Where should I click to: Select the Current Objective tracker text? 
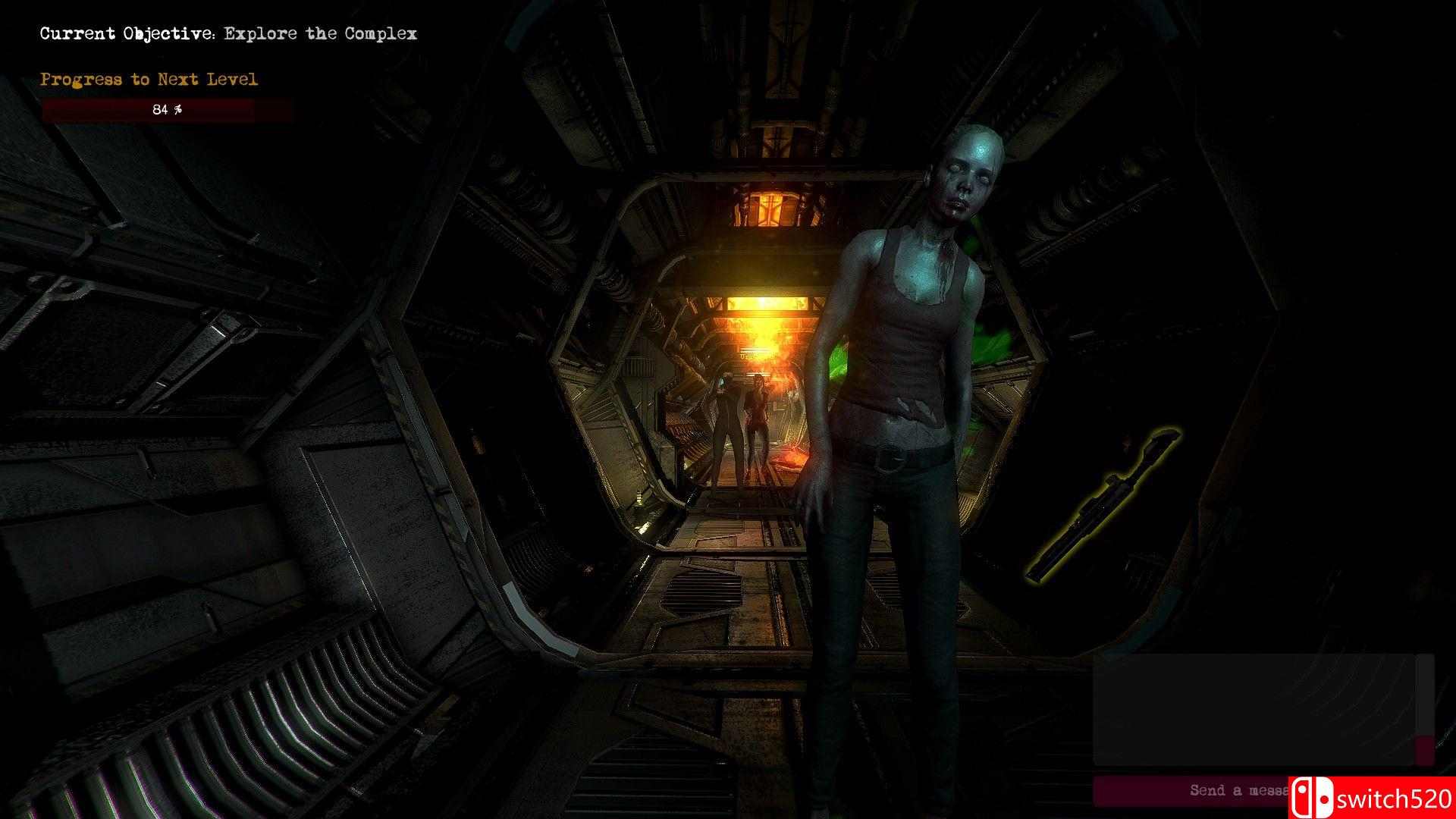point(228,34)
